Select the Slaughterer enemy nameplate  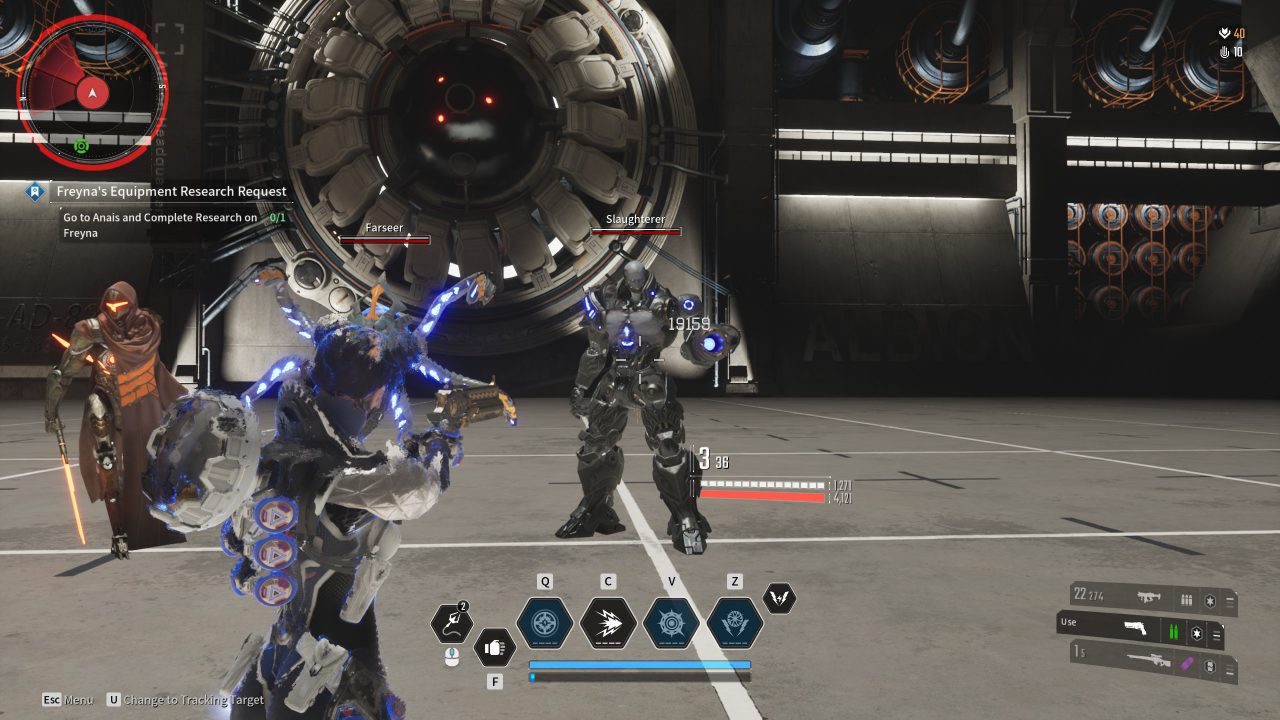(x=636, y=219)
